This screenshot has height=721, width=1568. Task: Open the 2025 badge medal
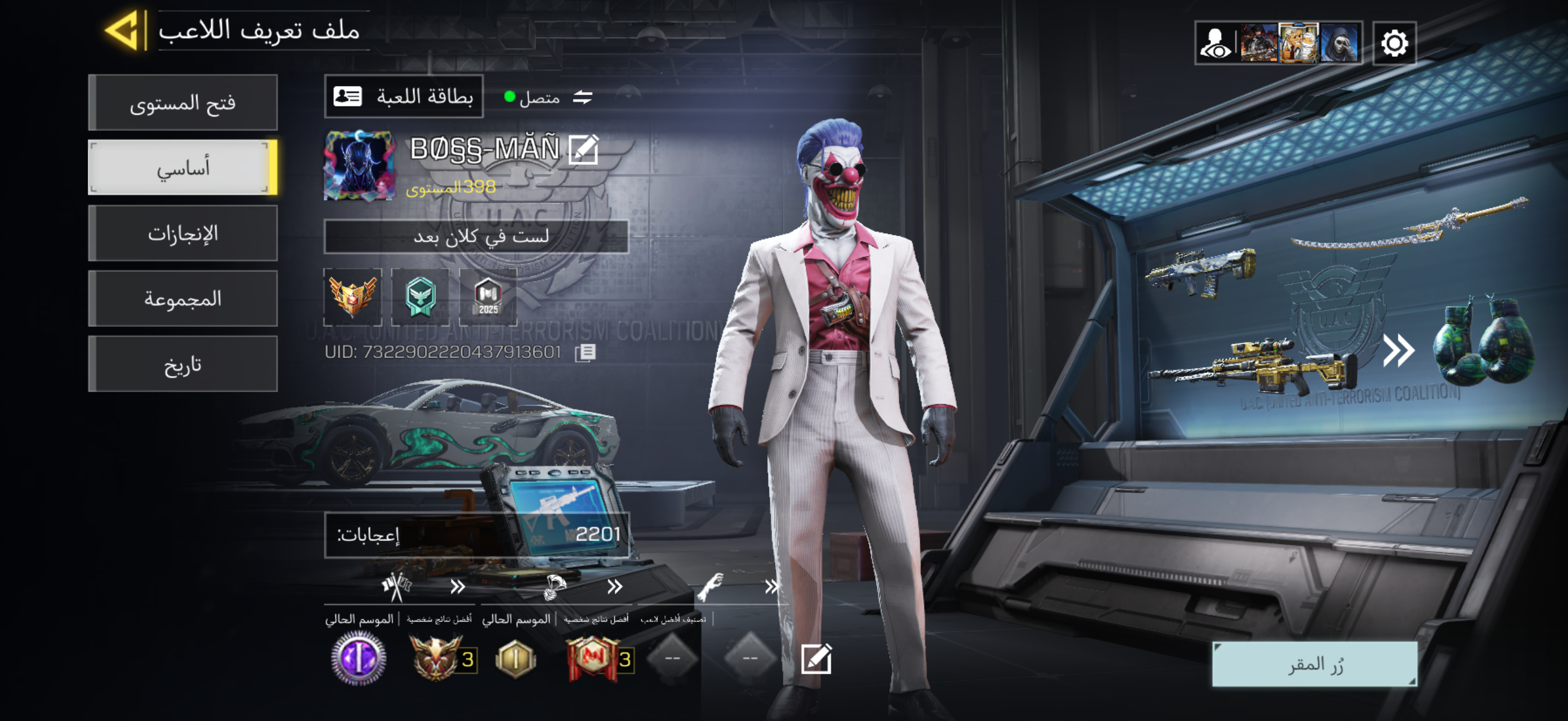click(488, 297)
